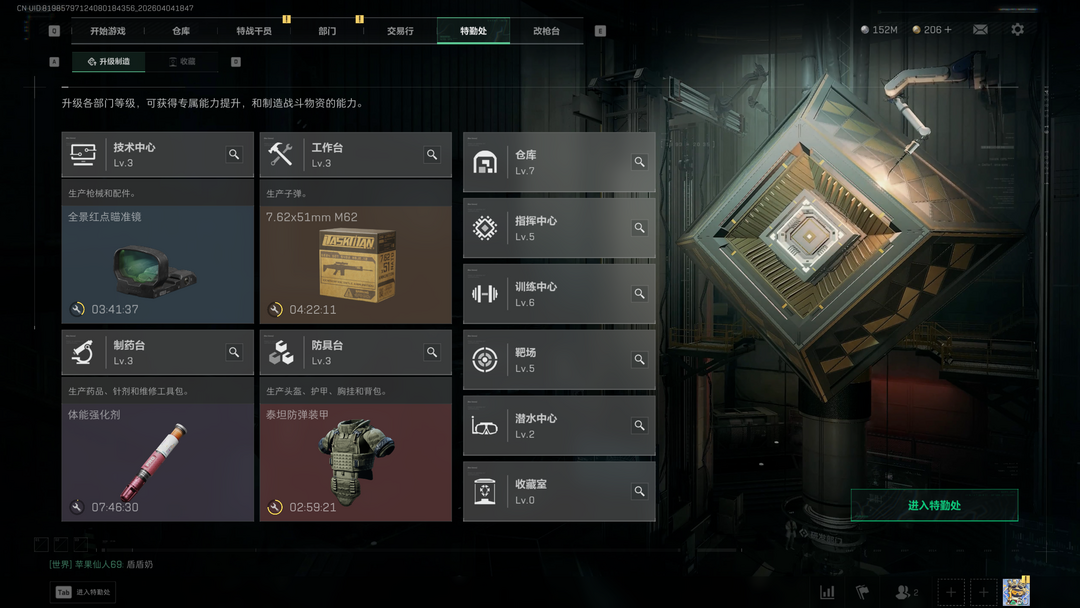Open the 特战干员 tab
The width and height of the screenshot is (1080, 608).
254,31
